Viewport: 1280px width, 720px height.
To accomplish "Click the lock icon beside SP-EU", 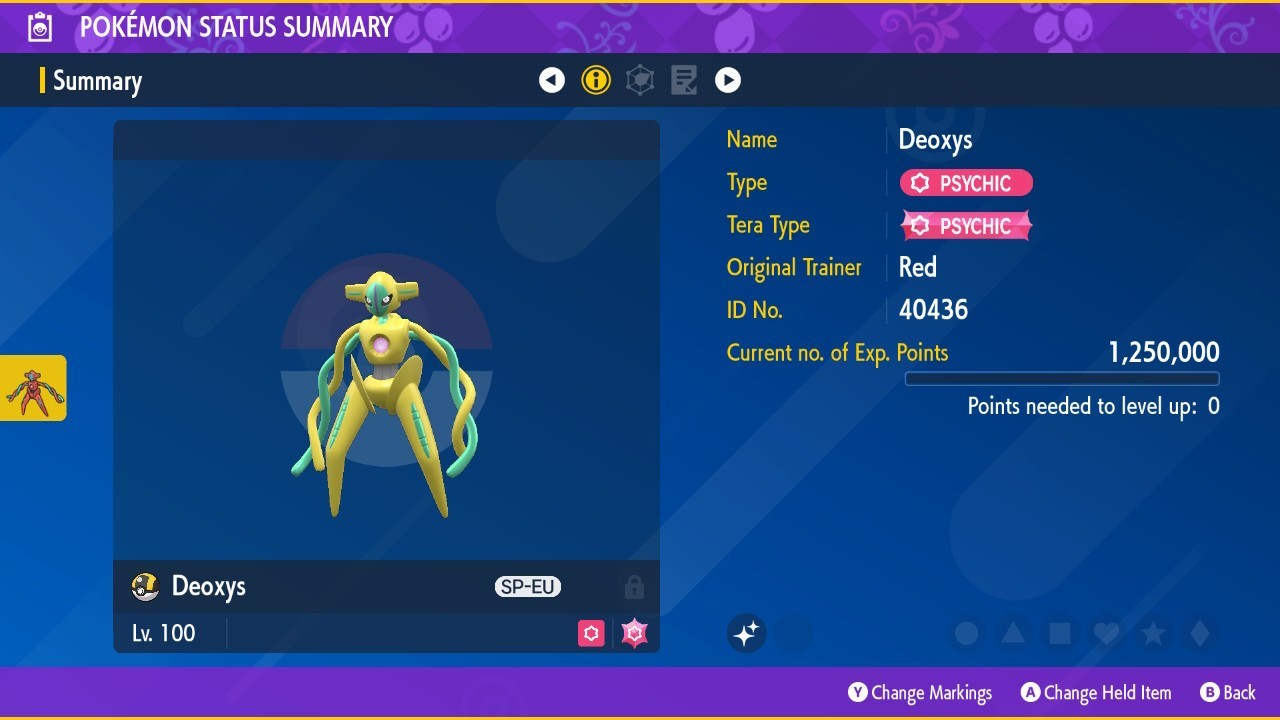I will click(634, 587).
